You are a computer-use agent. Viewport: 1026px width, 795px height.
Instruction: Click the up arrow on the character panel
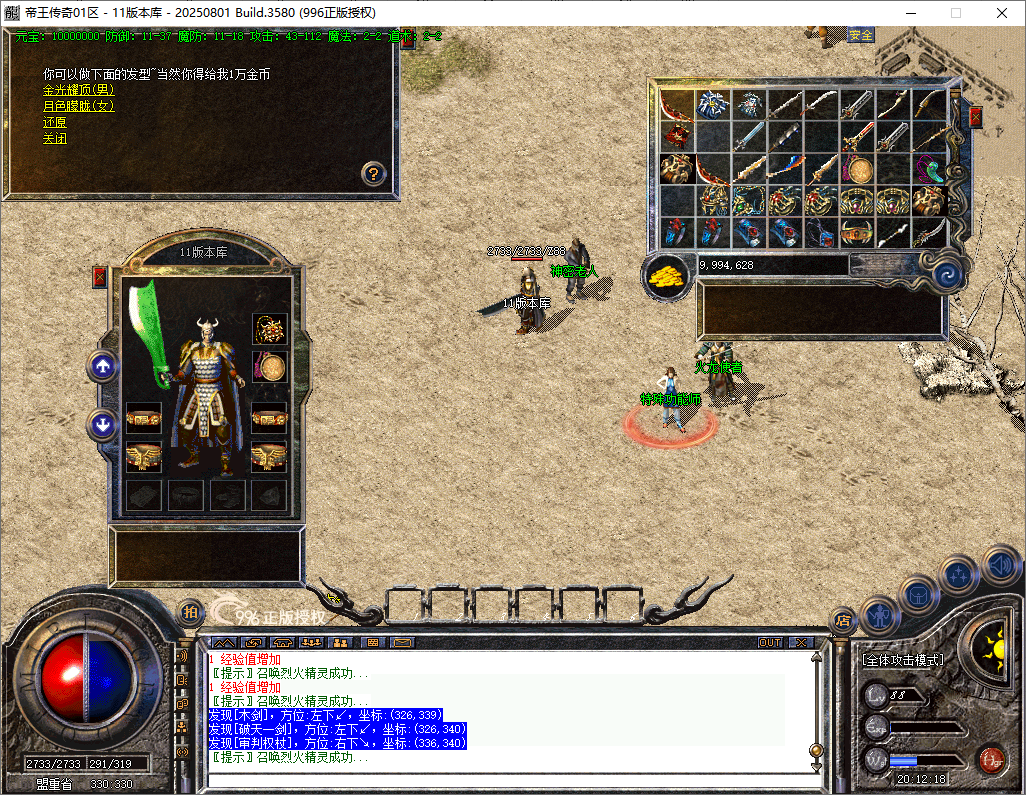coord(101,367)
